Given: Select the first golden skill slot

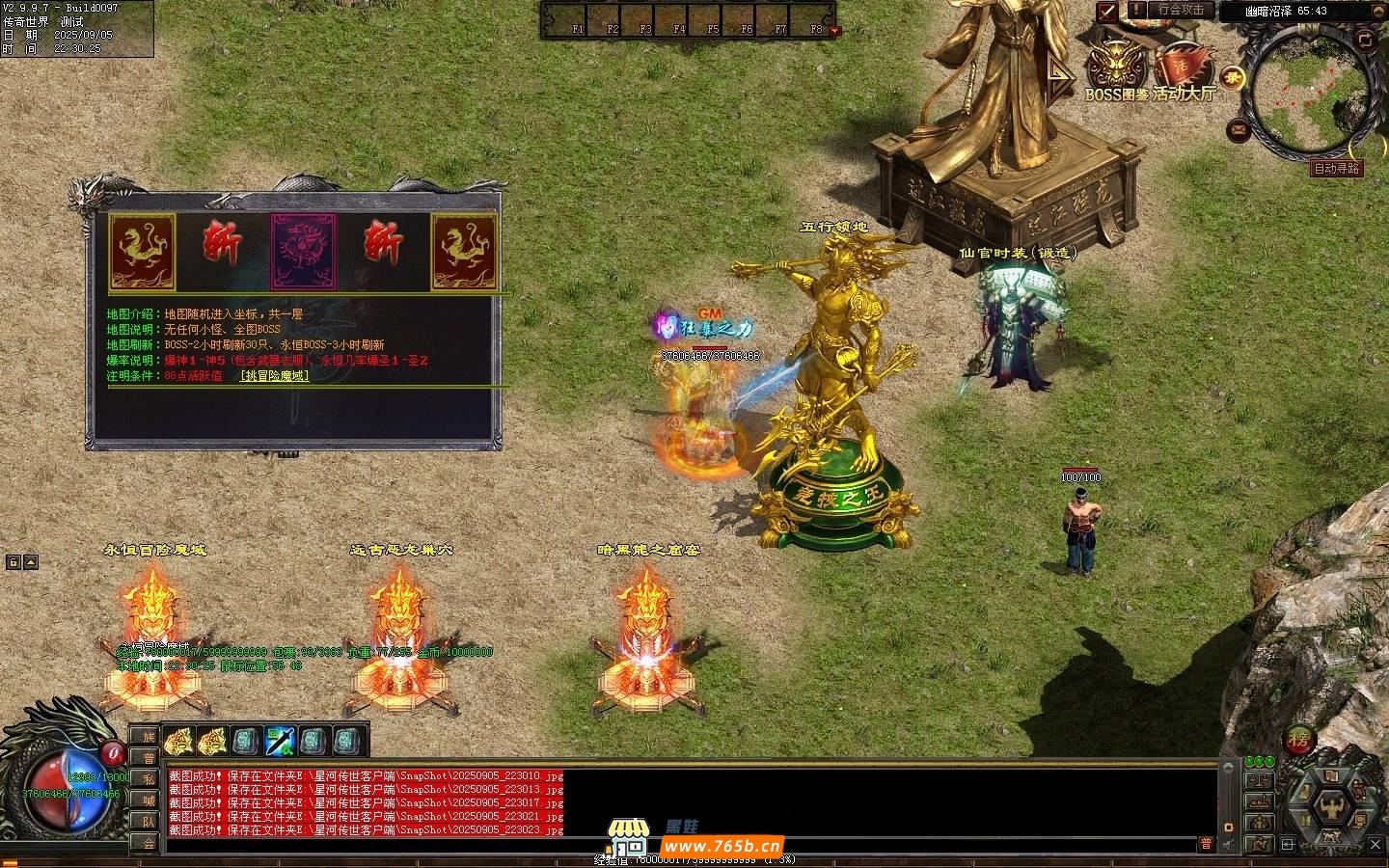Looking at the screenshot, I should coord(177,742).
